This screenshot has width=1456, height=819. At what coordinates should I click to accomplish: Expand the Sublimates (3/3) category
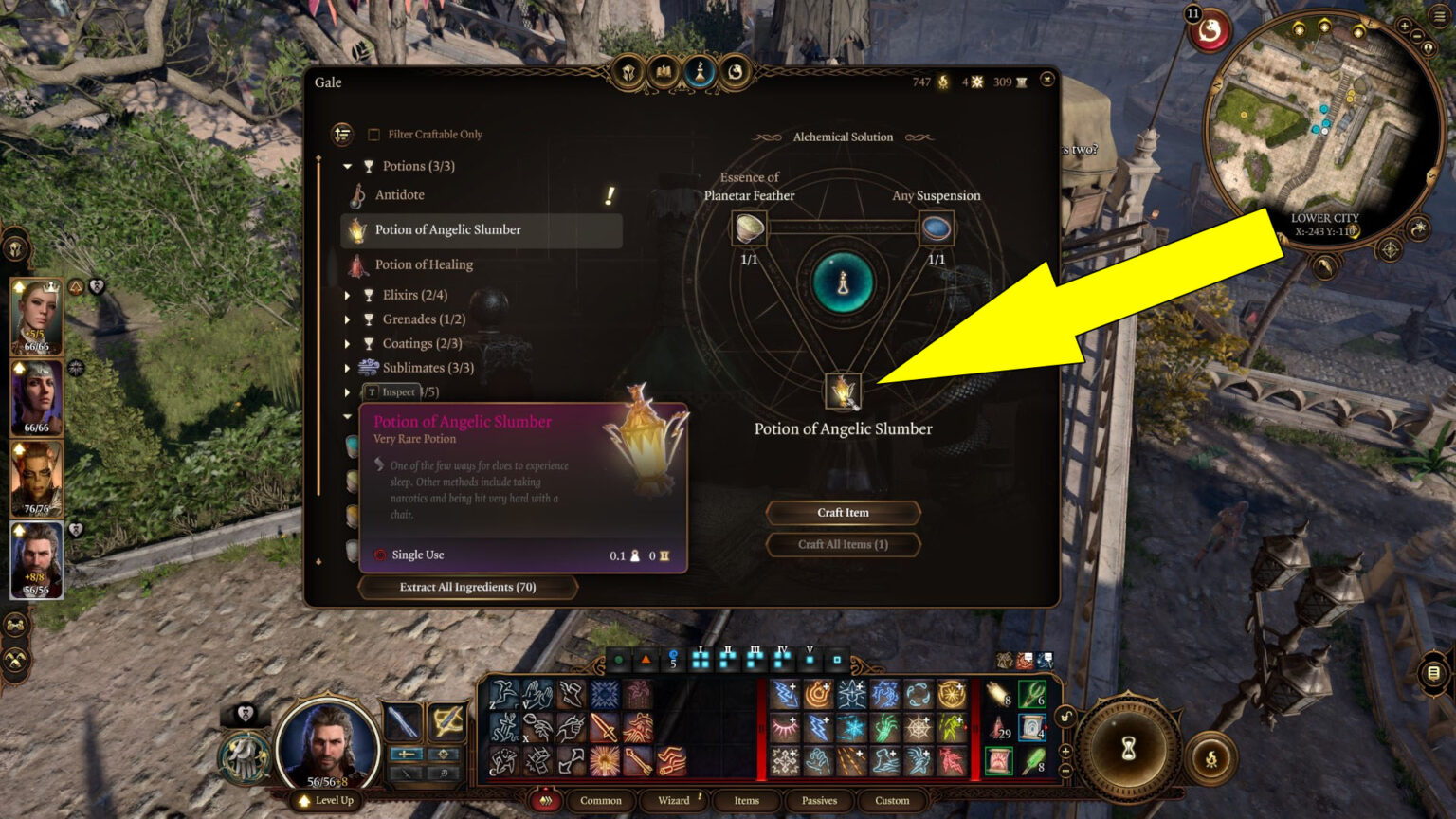click(347, 367)
